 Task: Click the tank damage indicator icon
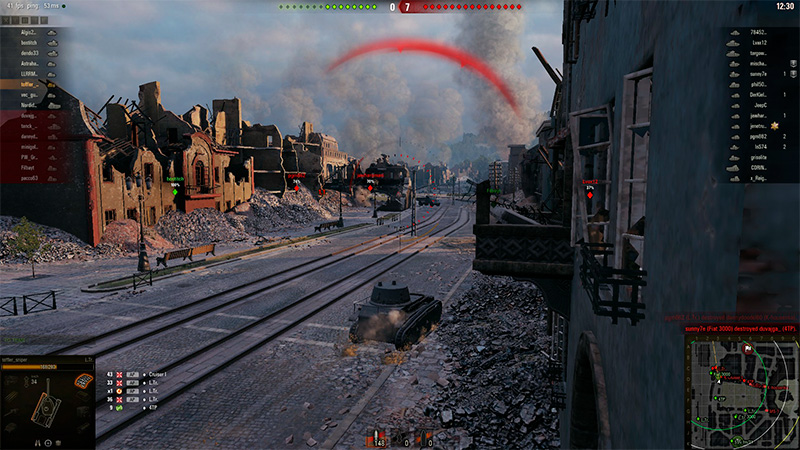point(46,408)
